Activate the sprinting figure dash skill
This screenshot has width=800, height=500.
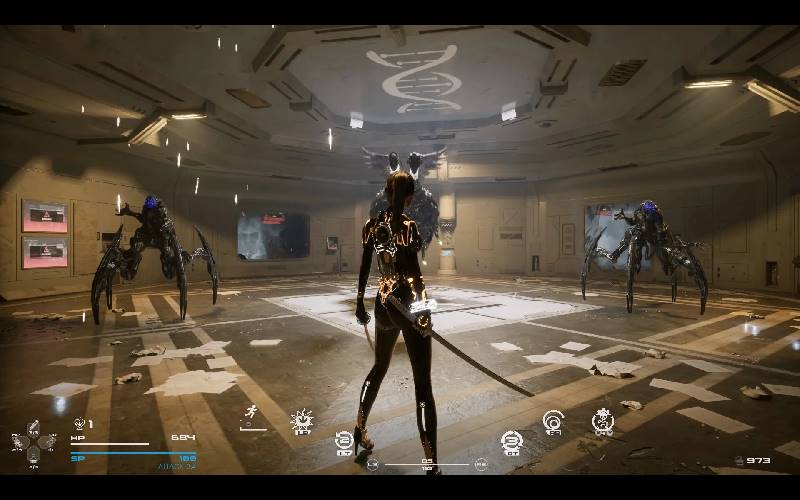(x=252, y=414)
